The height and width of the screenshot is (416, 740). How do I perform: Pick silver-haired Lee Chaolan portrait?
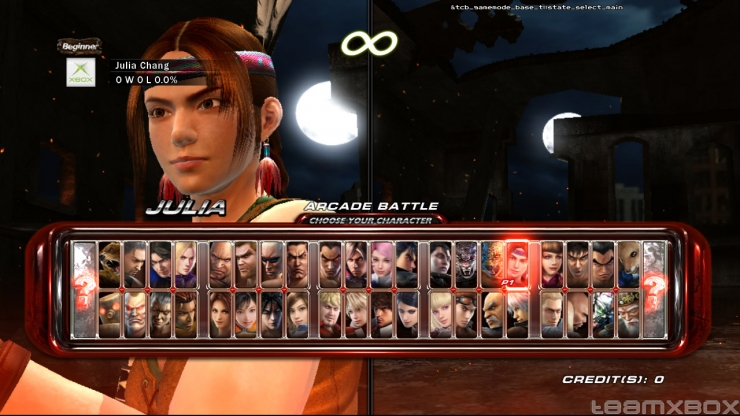coord(517,313)
